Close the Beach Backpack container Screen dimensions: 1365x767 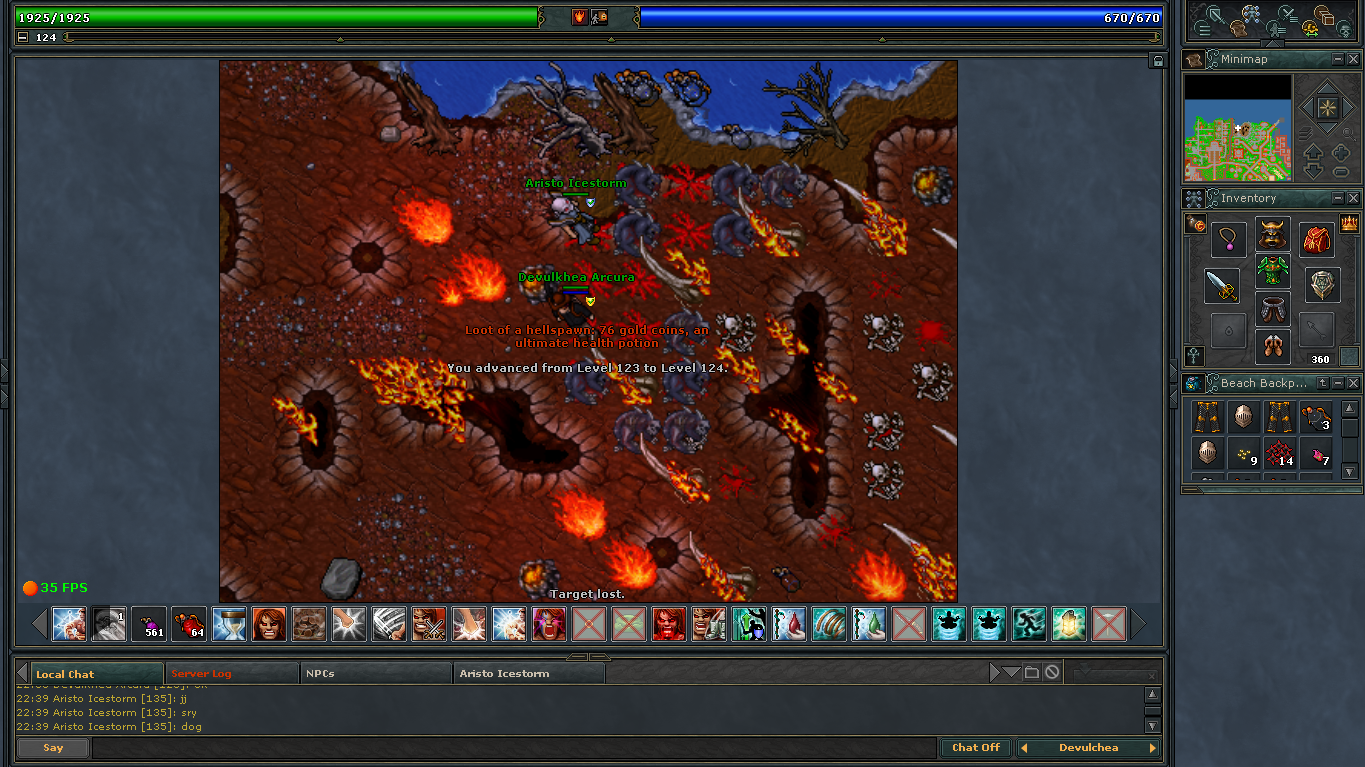click(x=1353, y=383)
